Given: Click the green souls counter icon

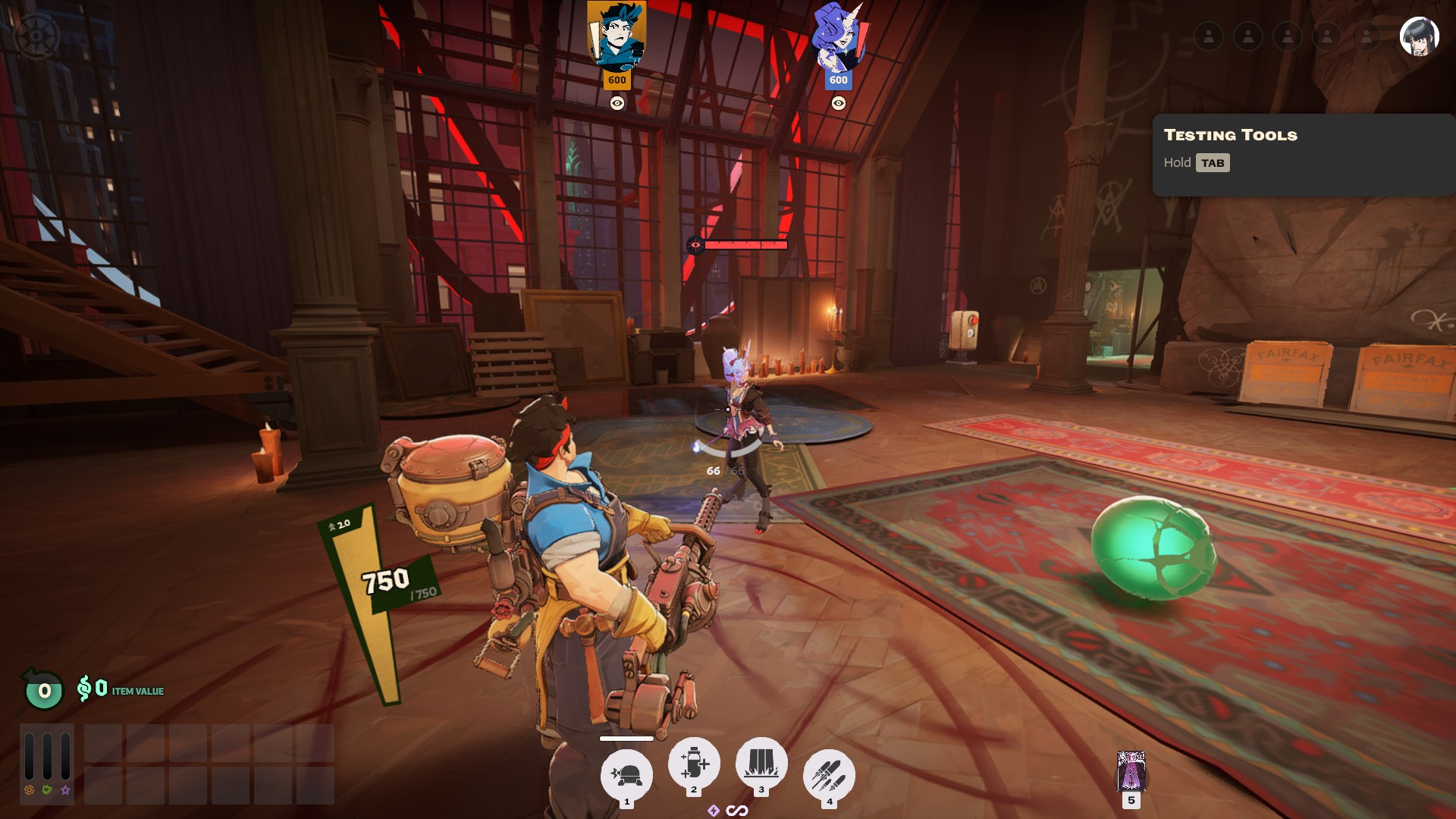Looking at the screenshot, I should (x=44, y=691).
